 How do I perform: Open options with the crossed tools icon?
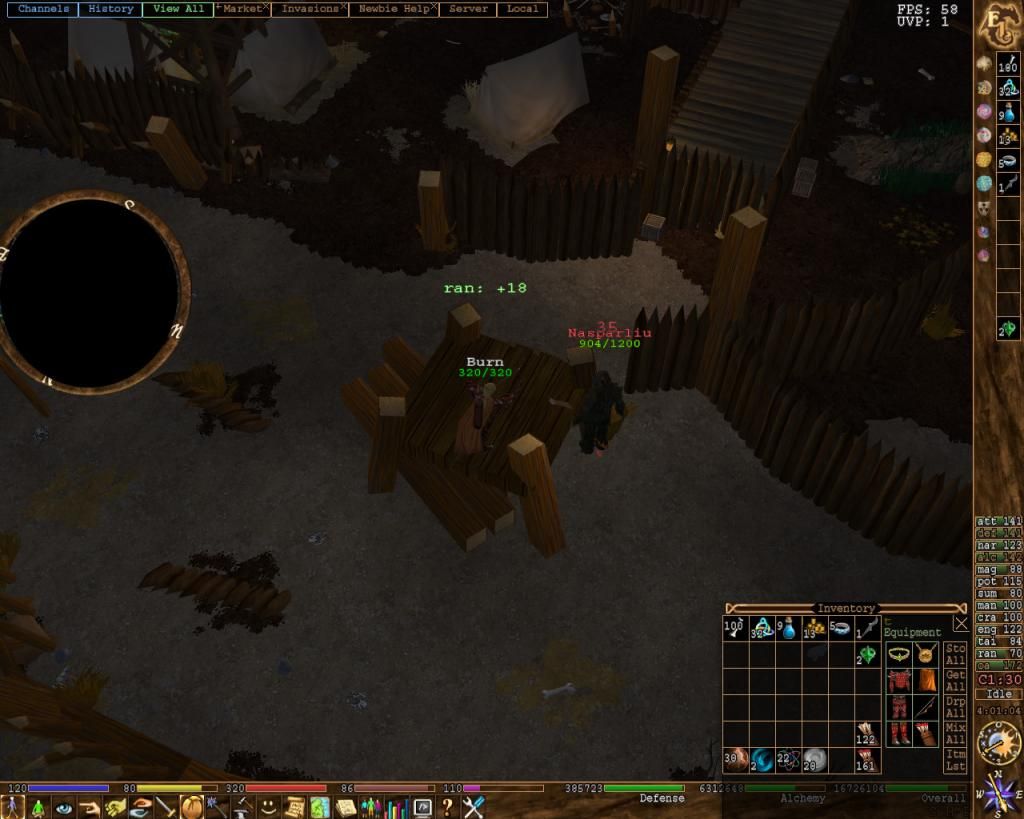point(473,807)
